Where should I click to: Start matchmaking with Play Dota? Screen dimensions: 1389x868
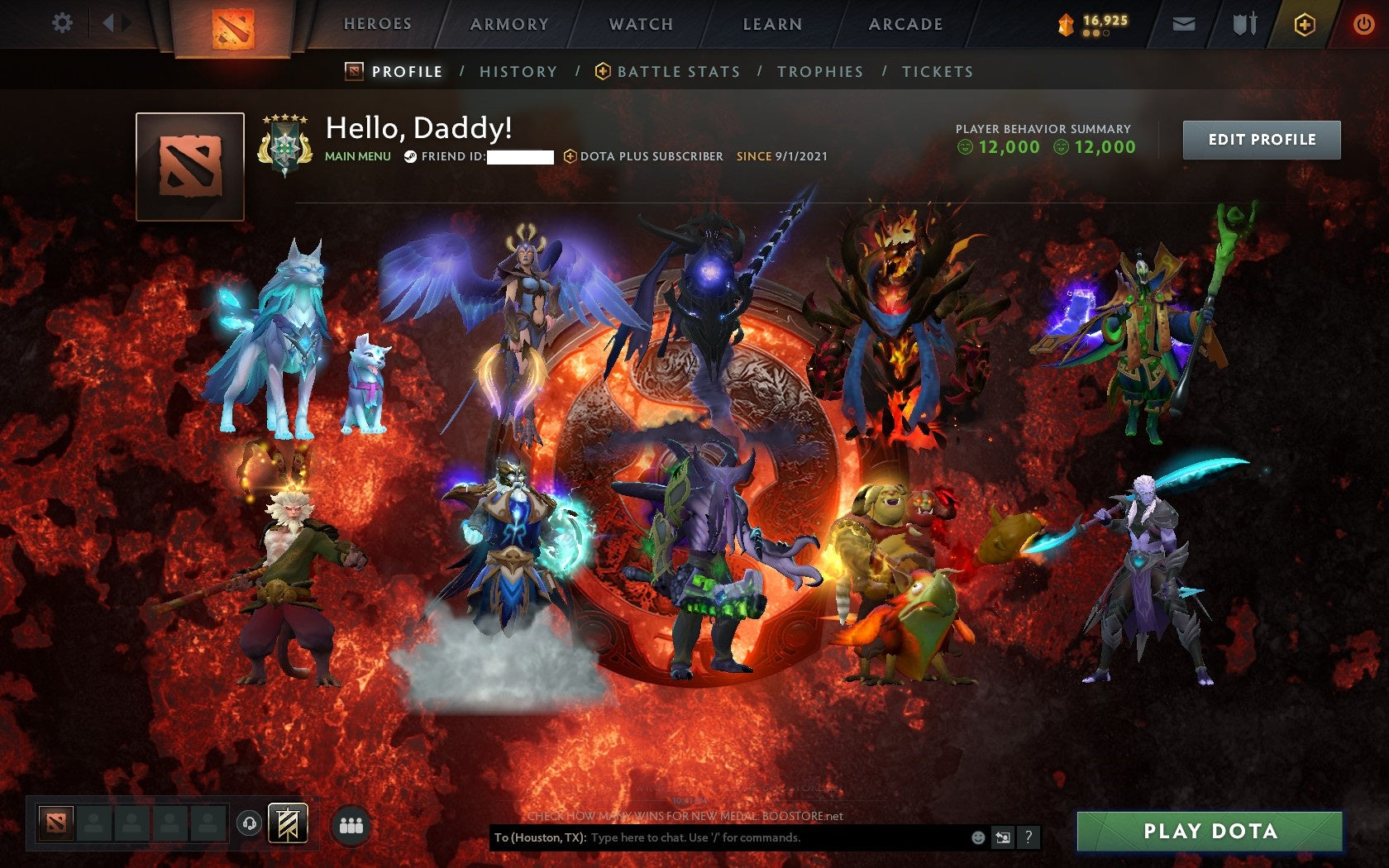tap(1210, 831)
